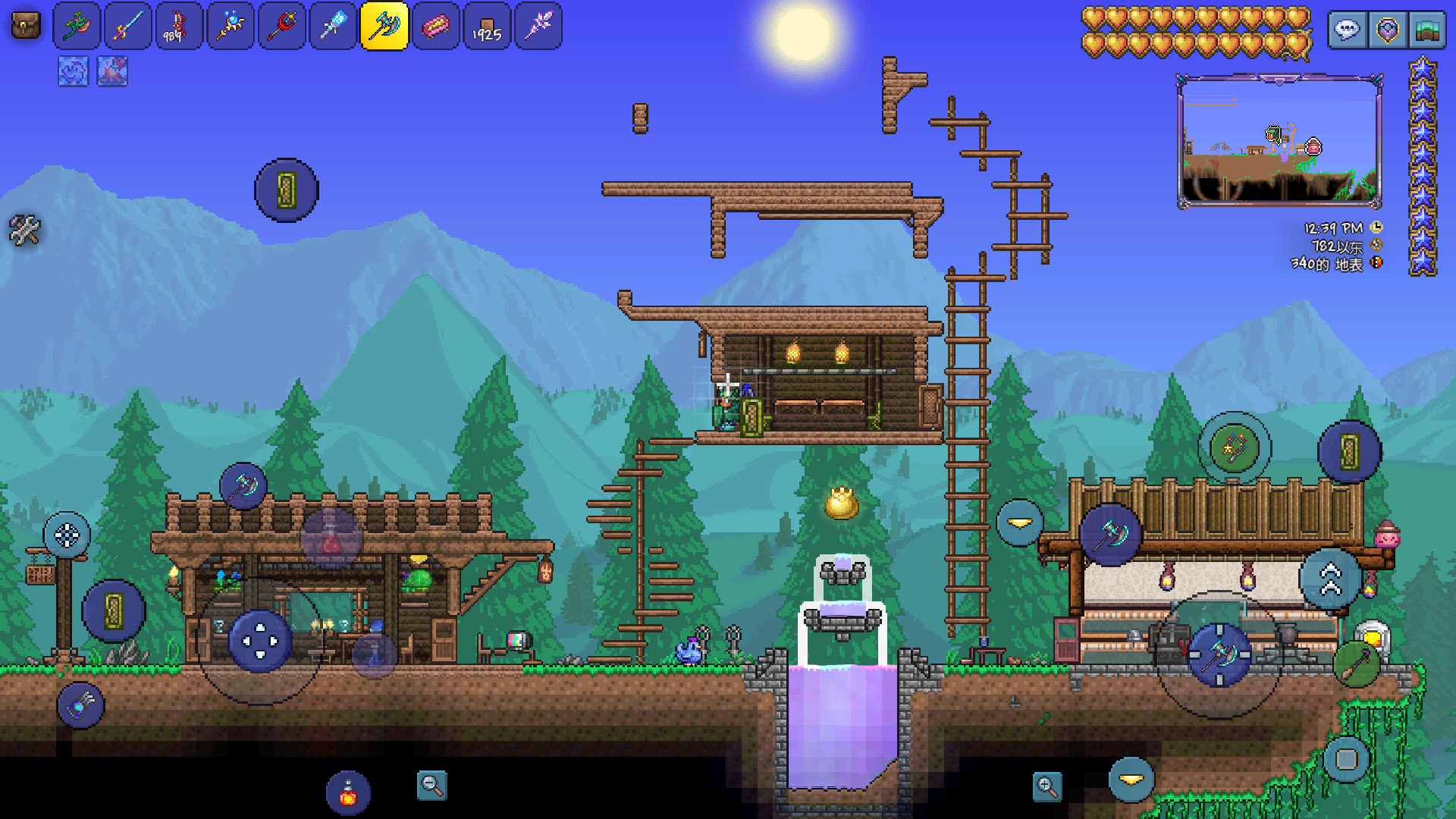1456x819 pixels.
Task: Pick the blue orb staff slot
Action: 231,27
